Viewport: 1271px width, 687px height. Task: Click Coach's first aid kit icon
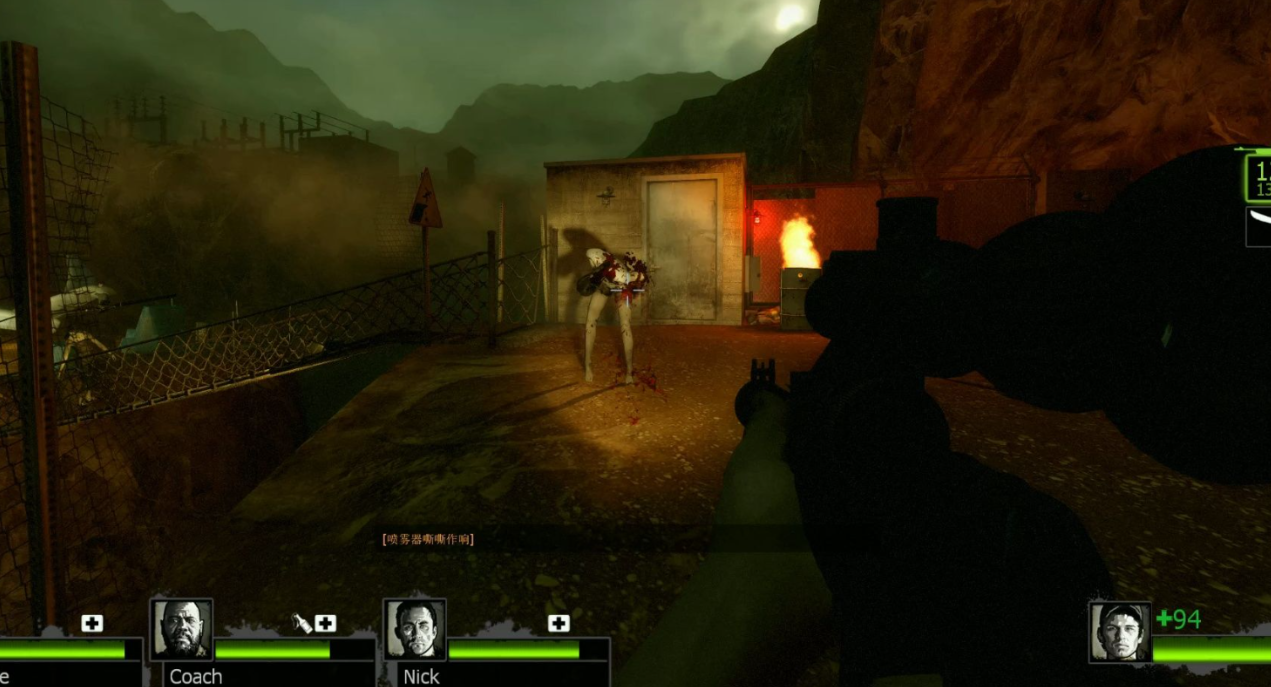[x=325, y=624]
